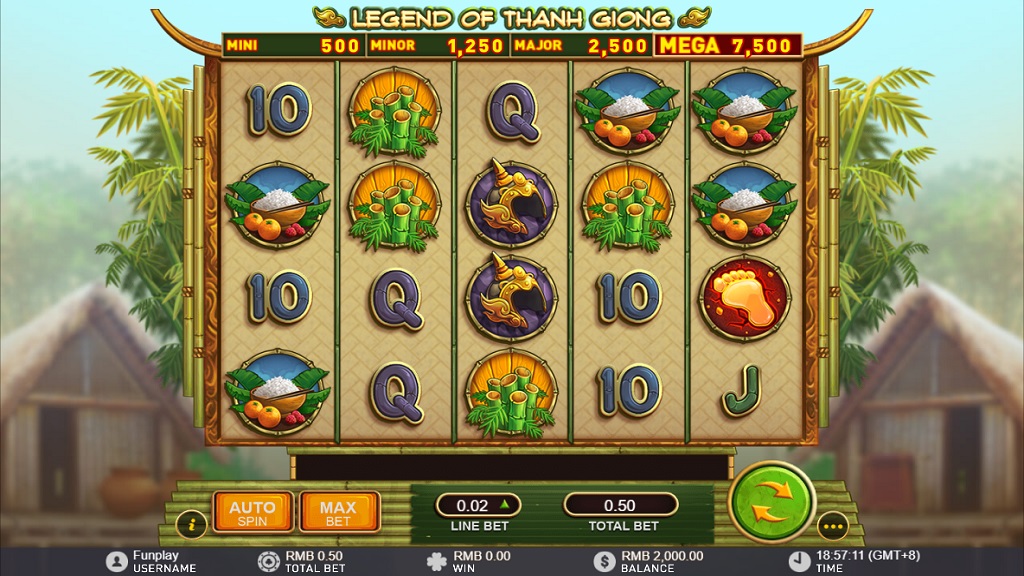Set the Max Bet

click(338, 513)
